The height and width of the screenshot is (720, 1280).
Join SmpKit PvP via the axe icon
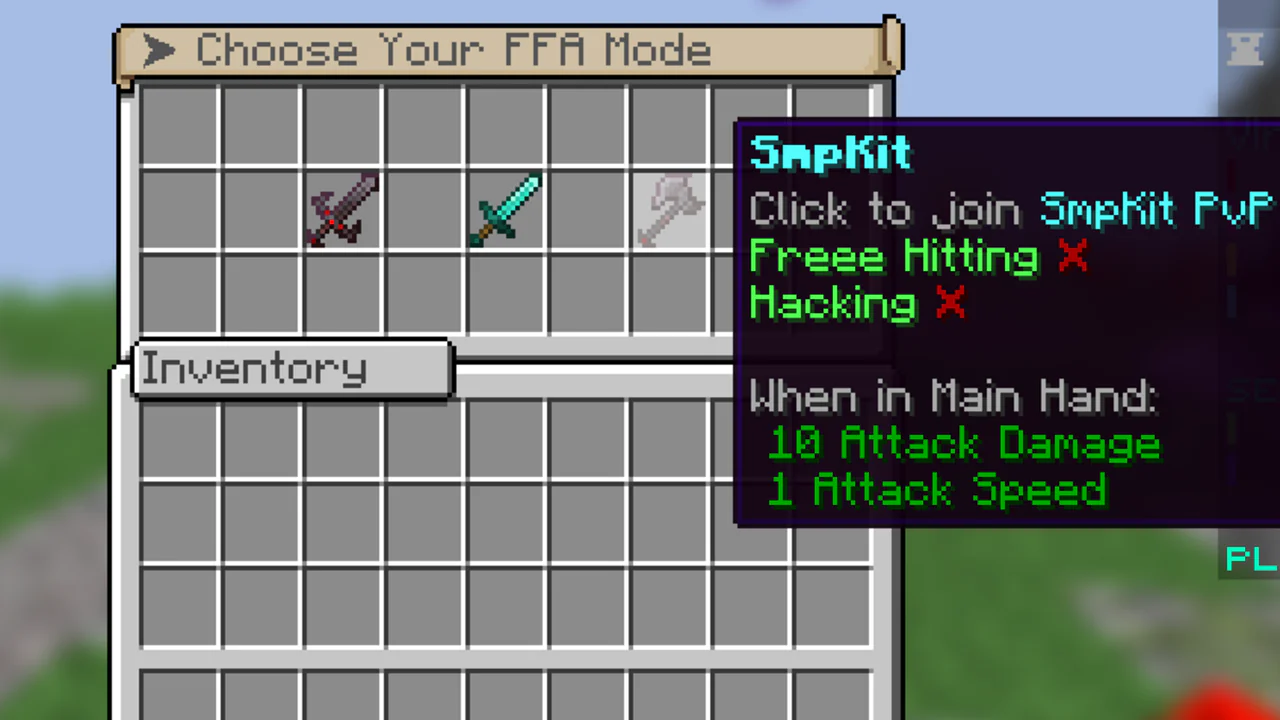(670, 210)
